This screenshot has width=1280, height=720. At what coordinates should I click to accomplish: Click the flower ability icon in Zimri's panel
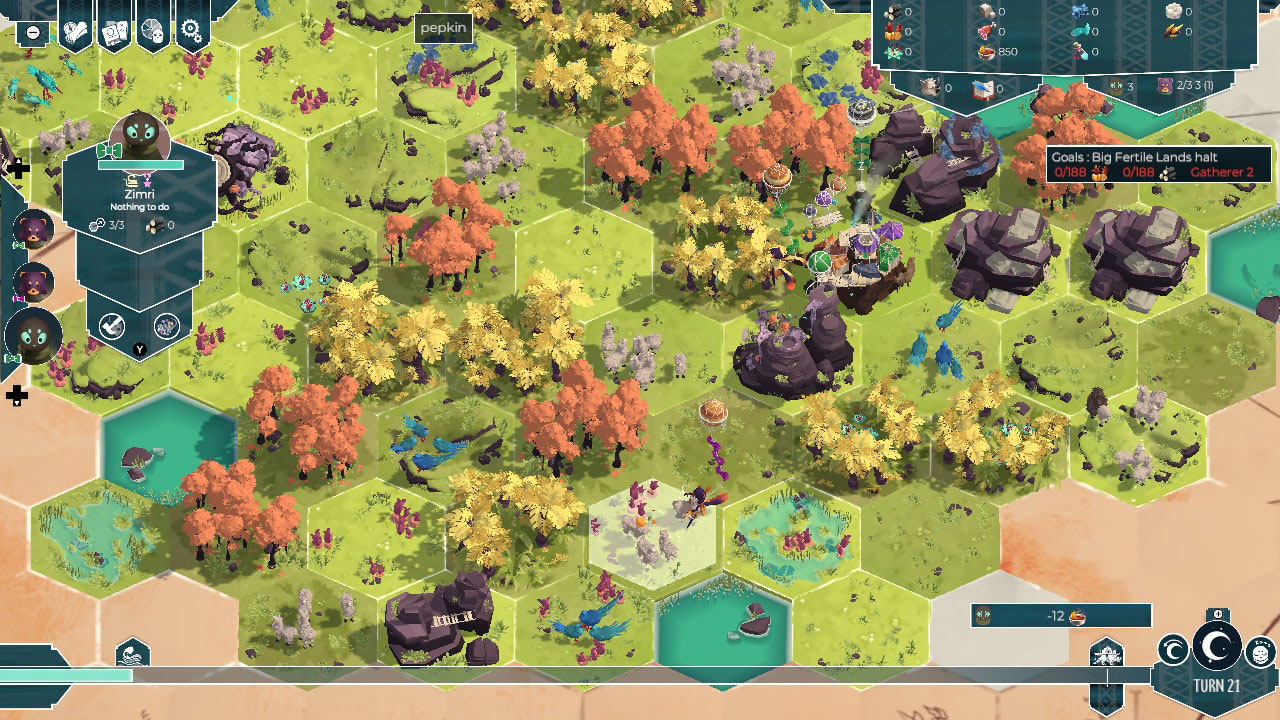point(167,325)
